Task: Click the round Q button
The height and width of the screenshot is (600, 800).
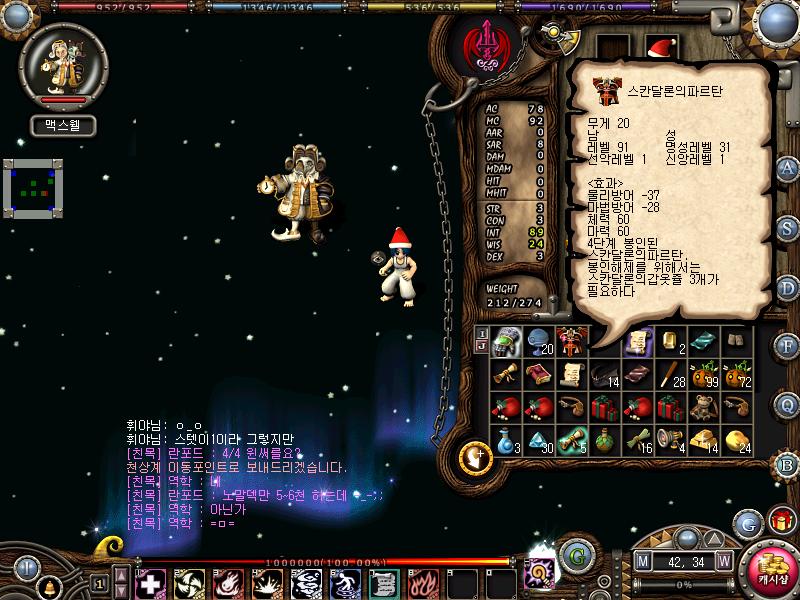Action: pyautogui.click(x=787, y=404)
